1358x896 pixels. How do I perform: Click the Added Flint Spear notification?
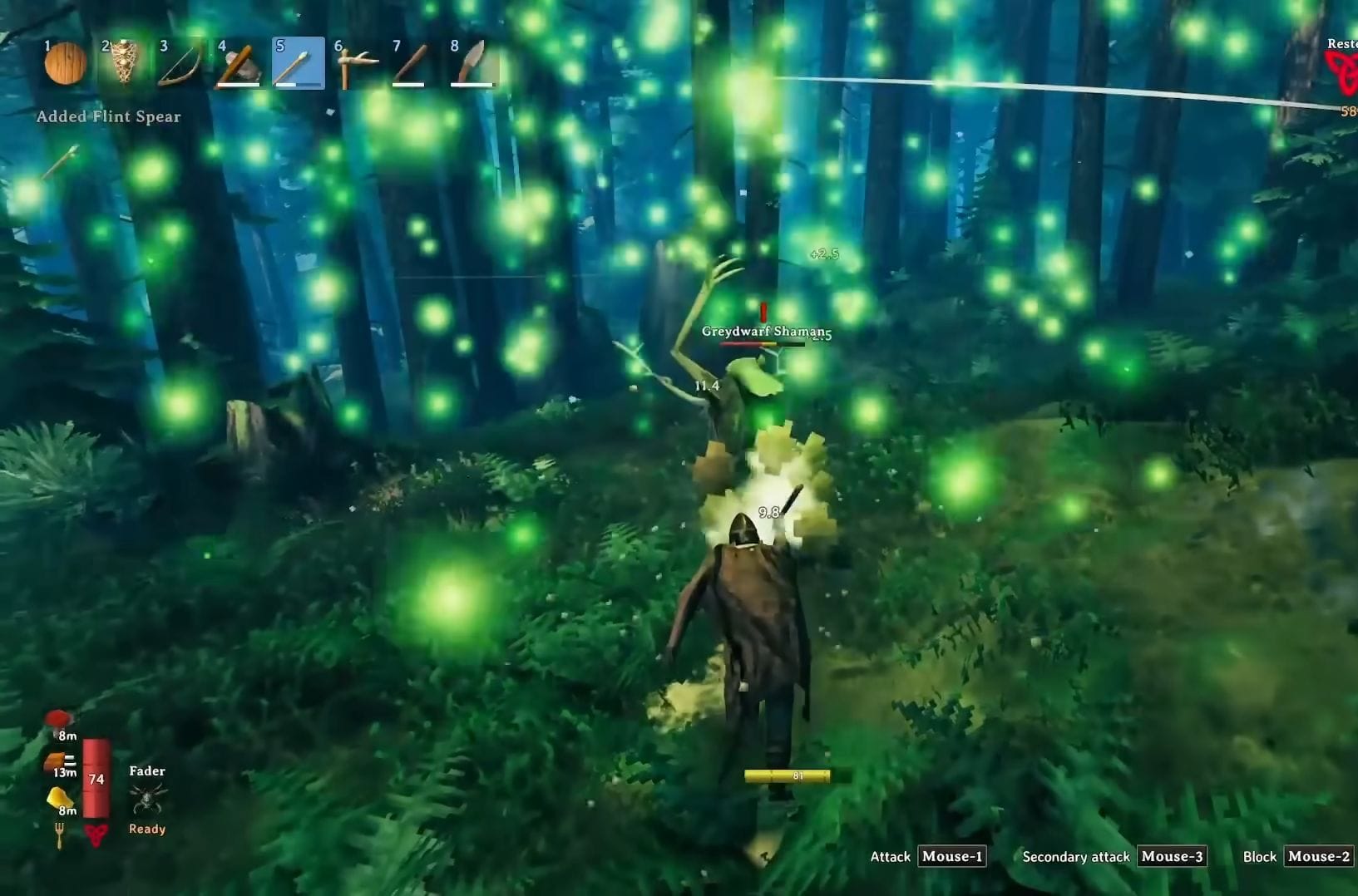tap(108, 116)
